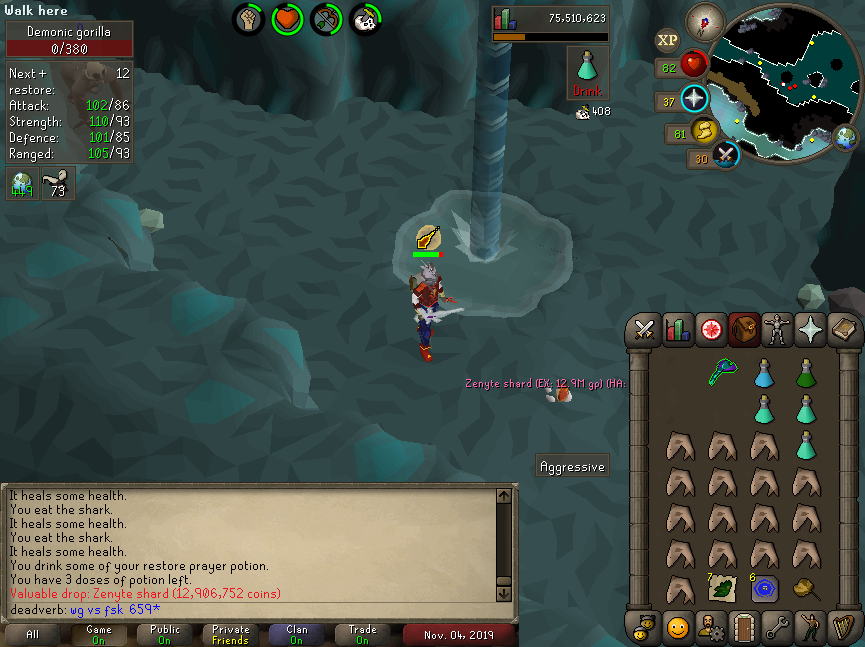Activate the Quick Prayers orb
This screenshot has width=865, height=647.
tap(694, 100)
